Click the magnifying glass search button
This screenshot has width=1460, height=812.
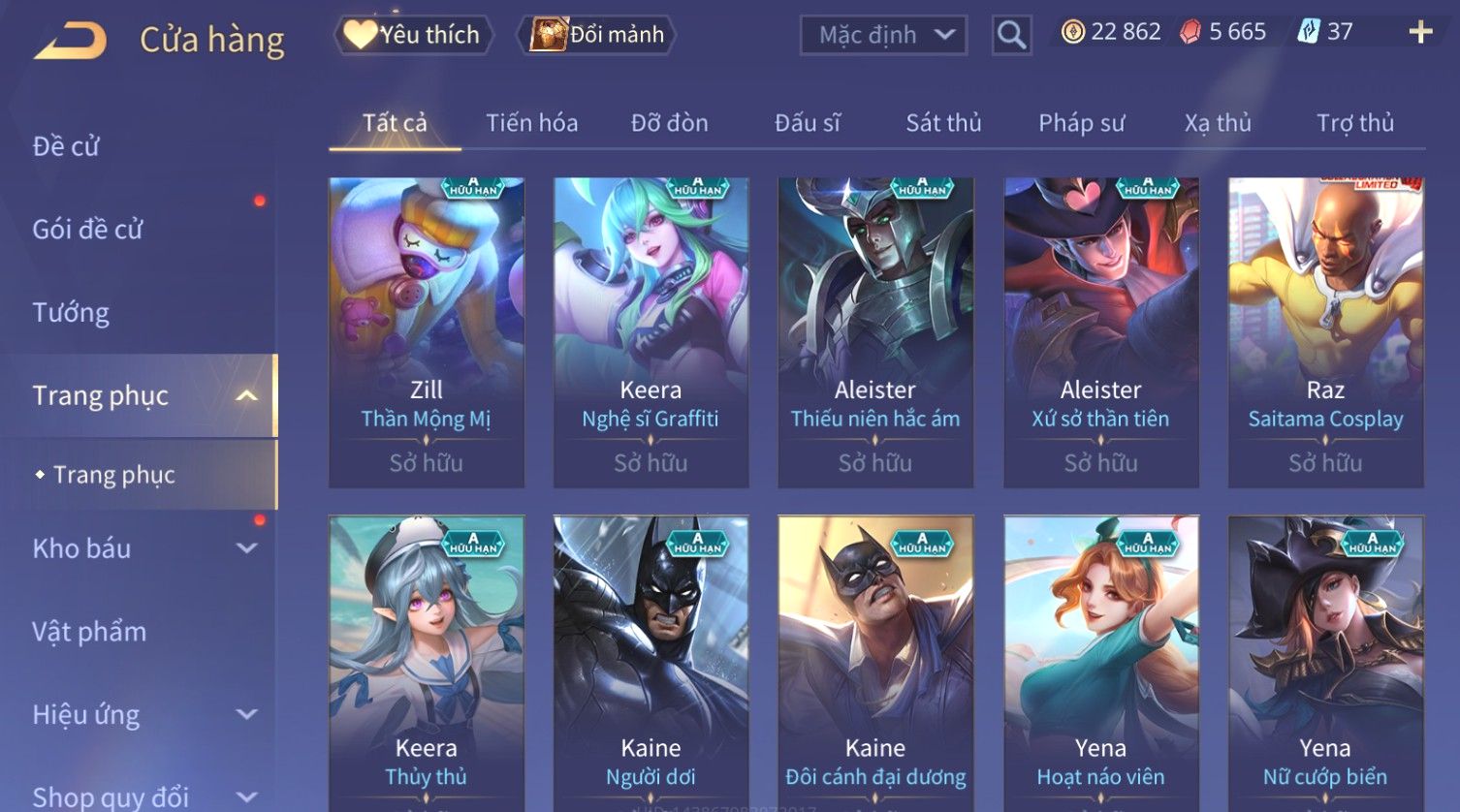coord(1011,35)
